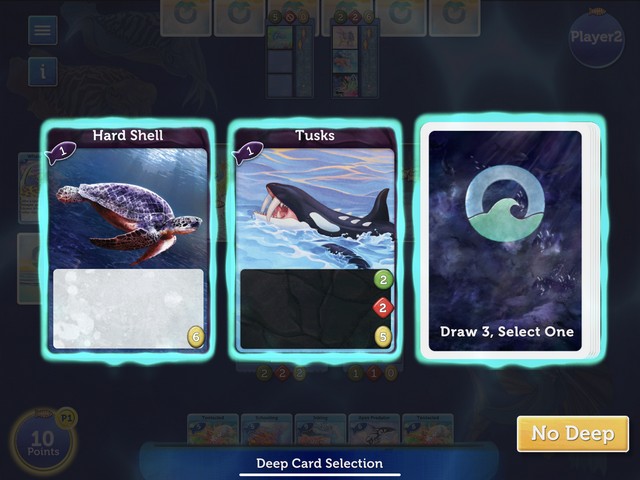Select the Hard Shell turtle card
The image size is (640, 480).
[x=127, y=240]
